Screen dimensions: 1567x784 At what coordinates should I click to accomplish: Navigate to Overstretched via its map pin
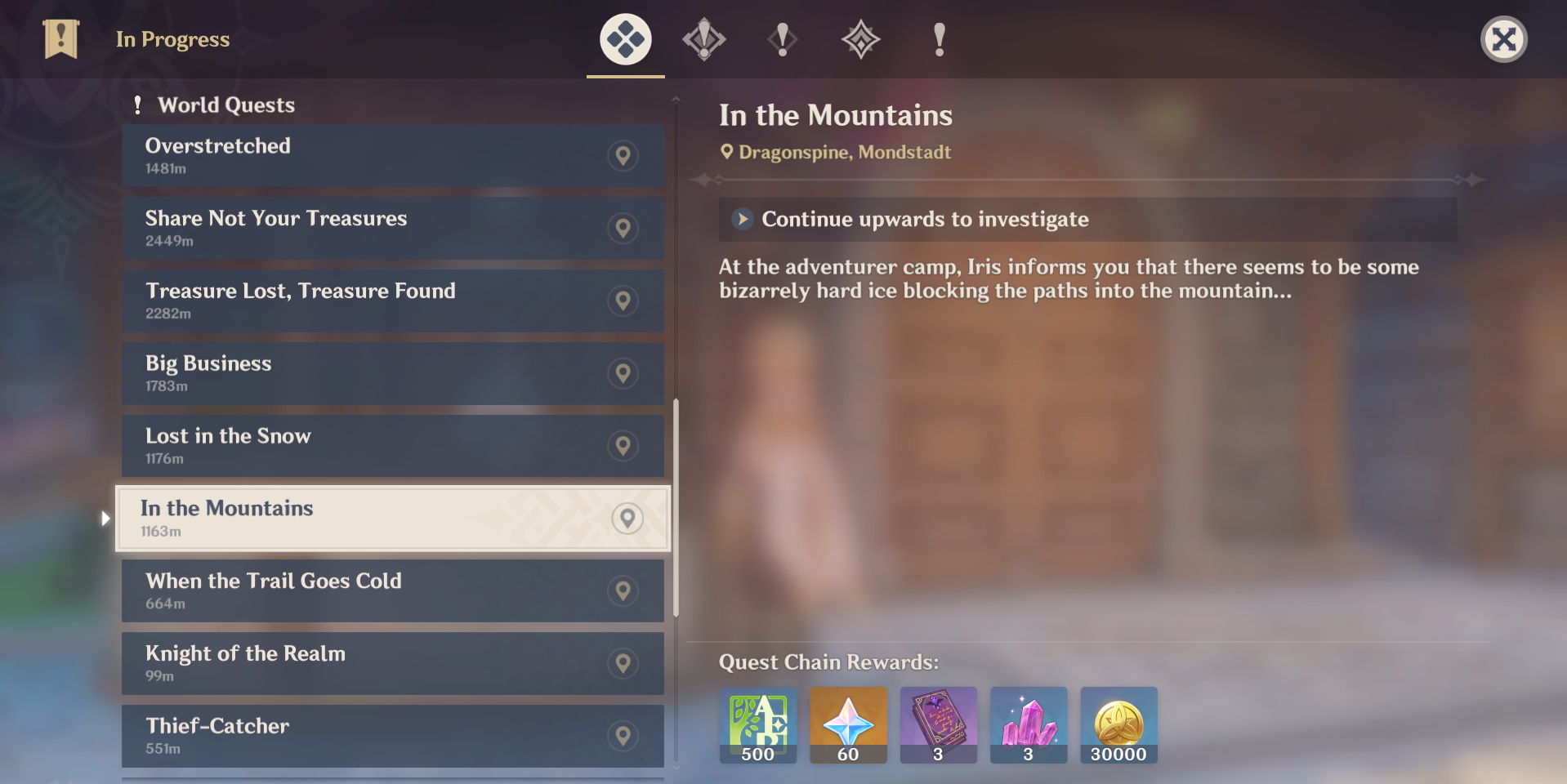point(623,155)
